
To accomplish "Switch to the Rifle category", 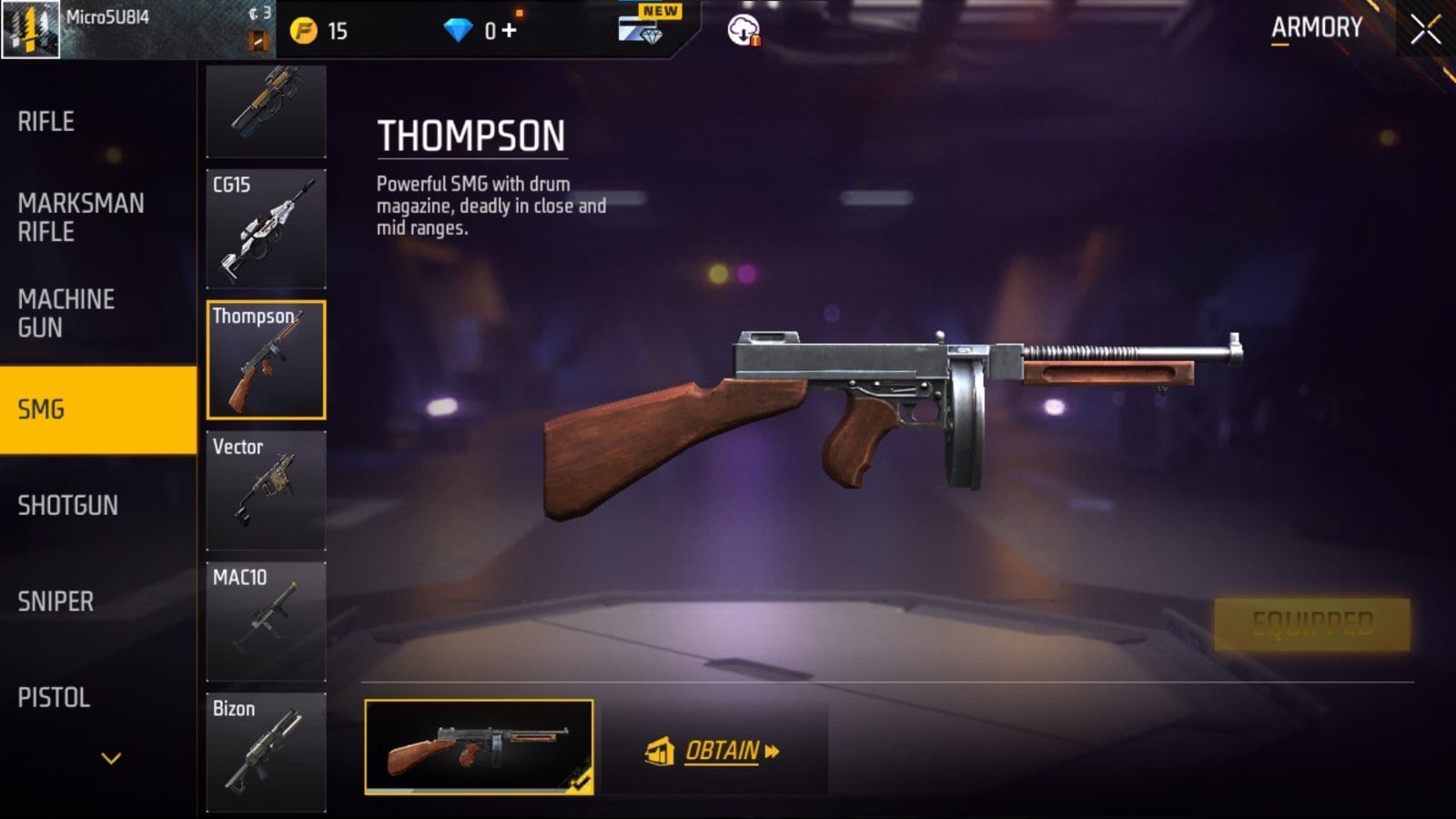I will coord(46,121).
